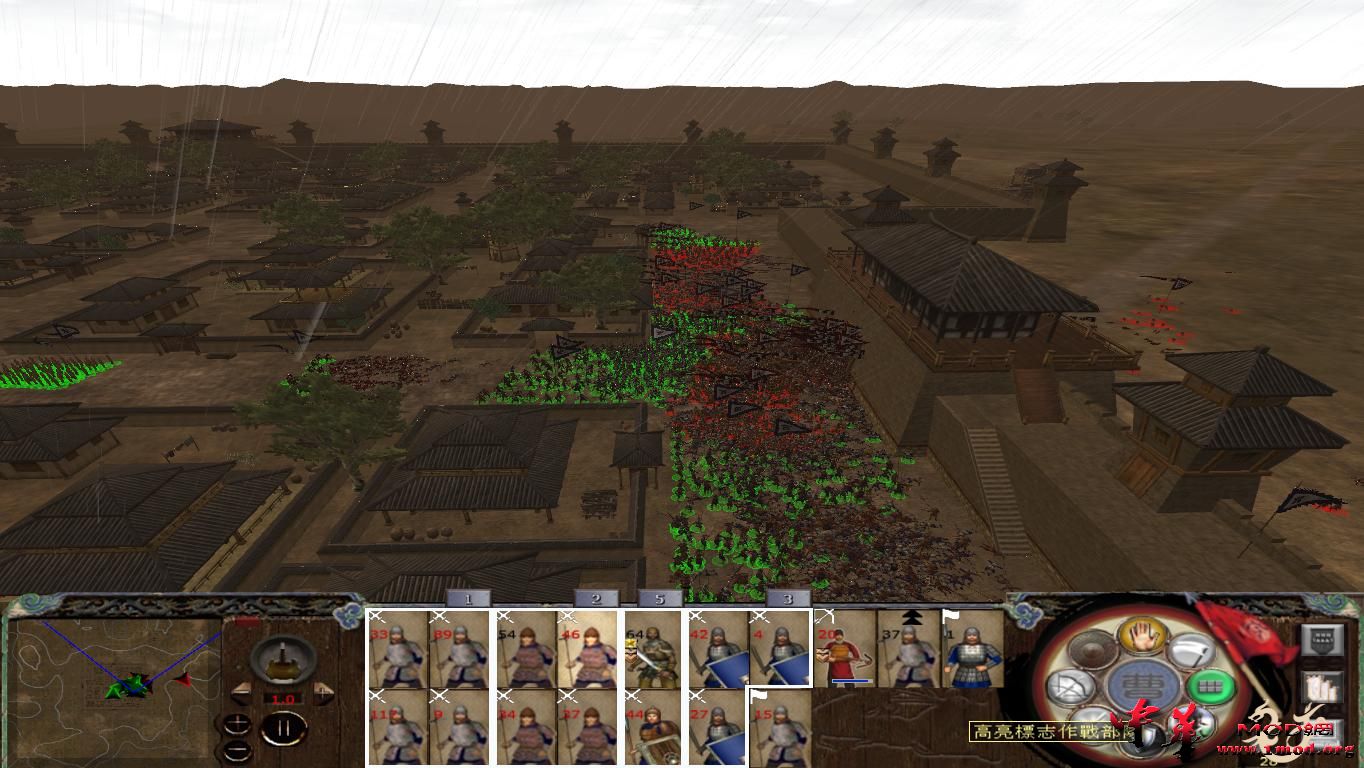
Task: Zoom the minimap in with the plus icon
Action: (237, 723)
